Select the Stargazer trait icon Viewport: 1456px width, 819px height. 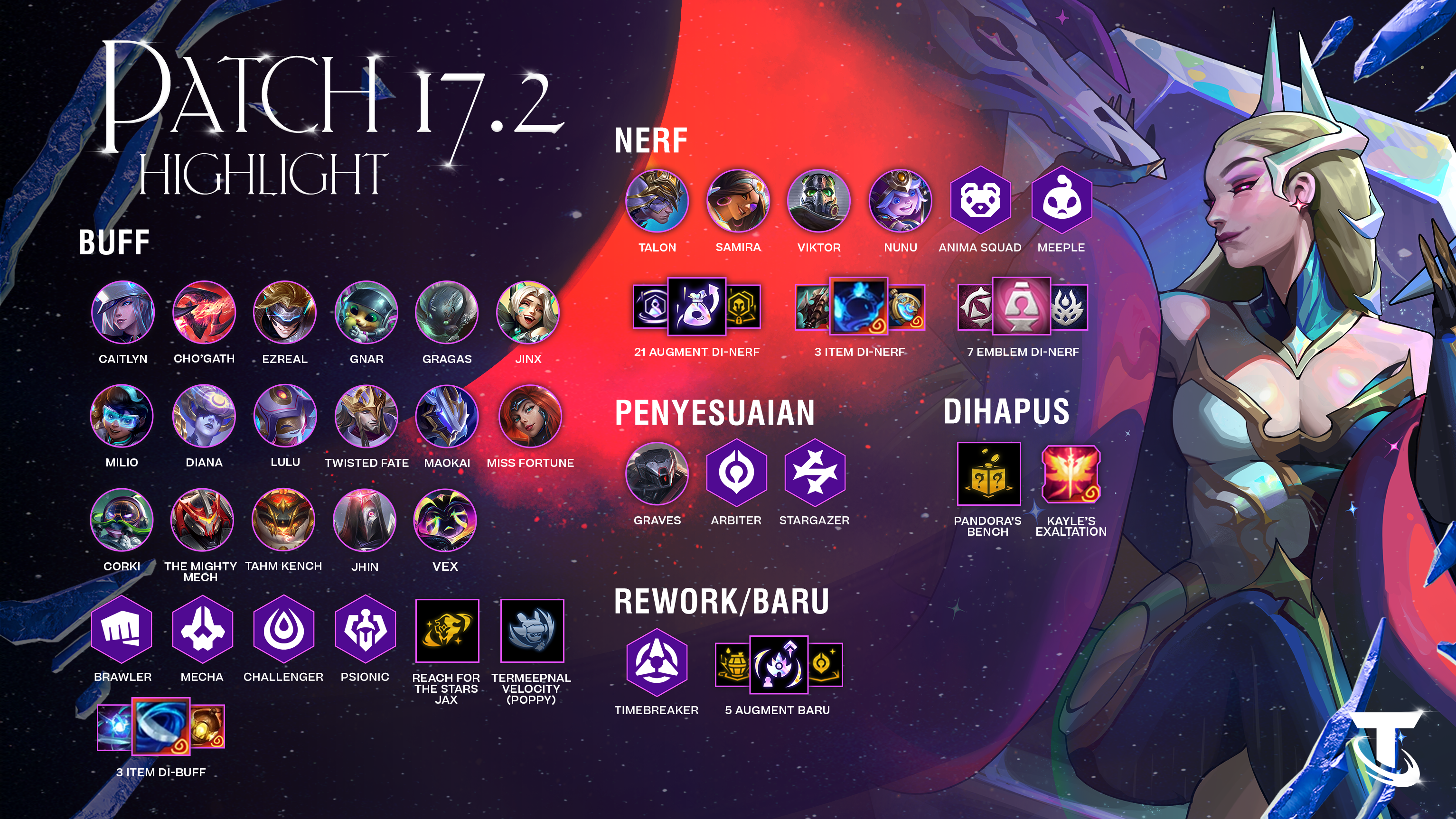(815, 474)
